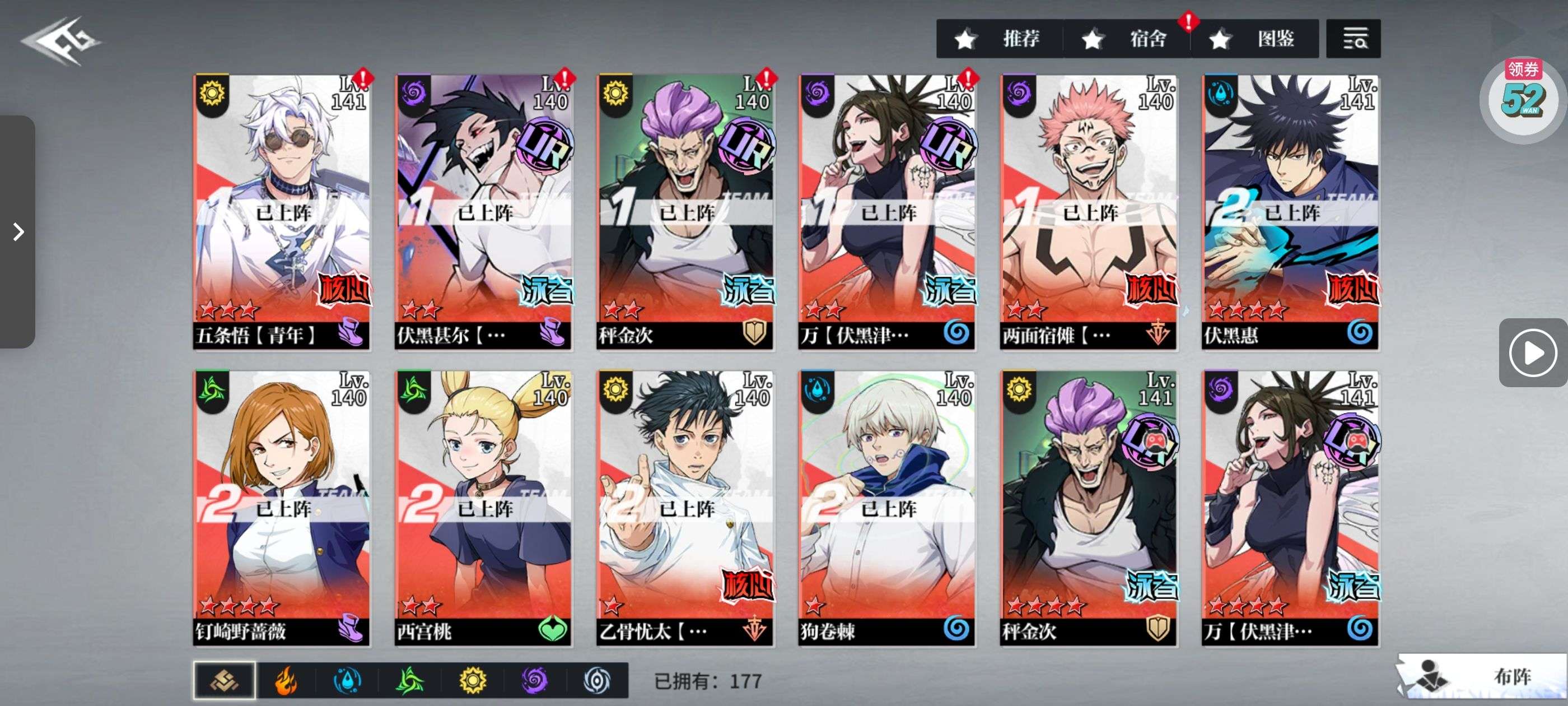This screenshot has height=706, width=1568.
Task: Open the 图鉴 character compendium
Action: click(1254, 39)
